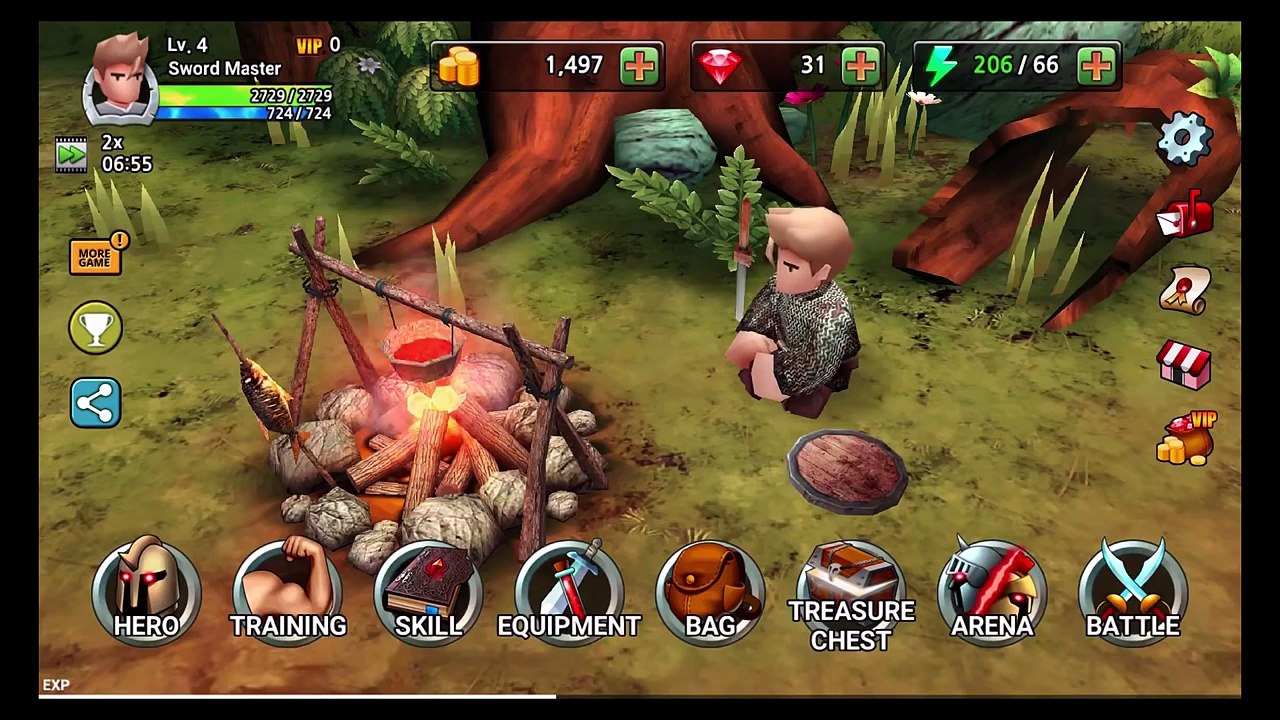Check the mailbox

(x=1185, y=216)
